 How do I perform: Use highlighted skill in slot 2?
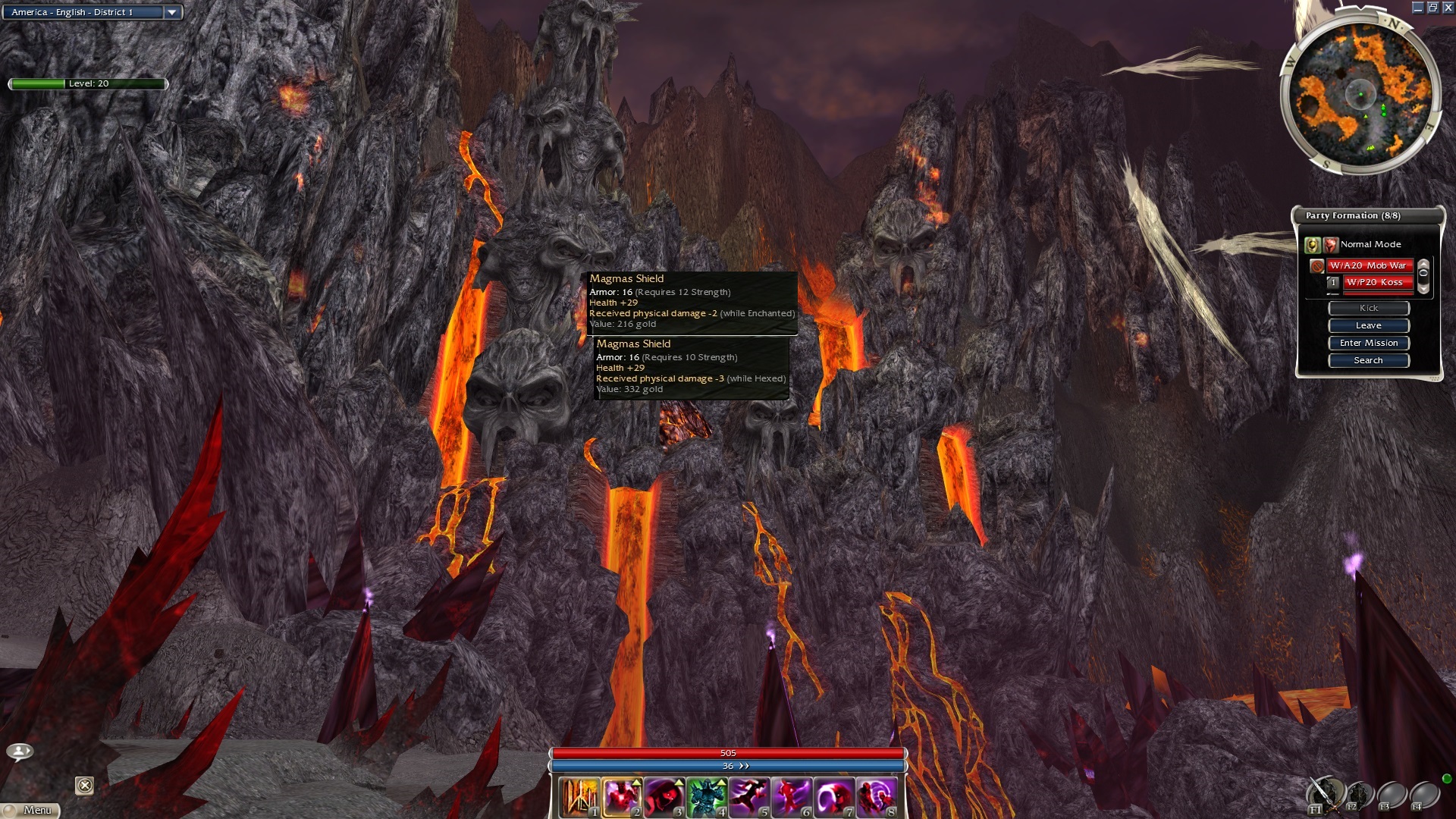623,798
